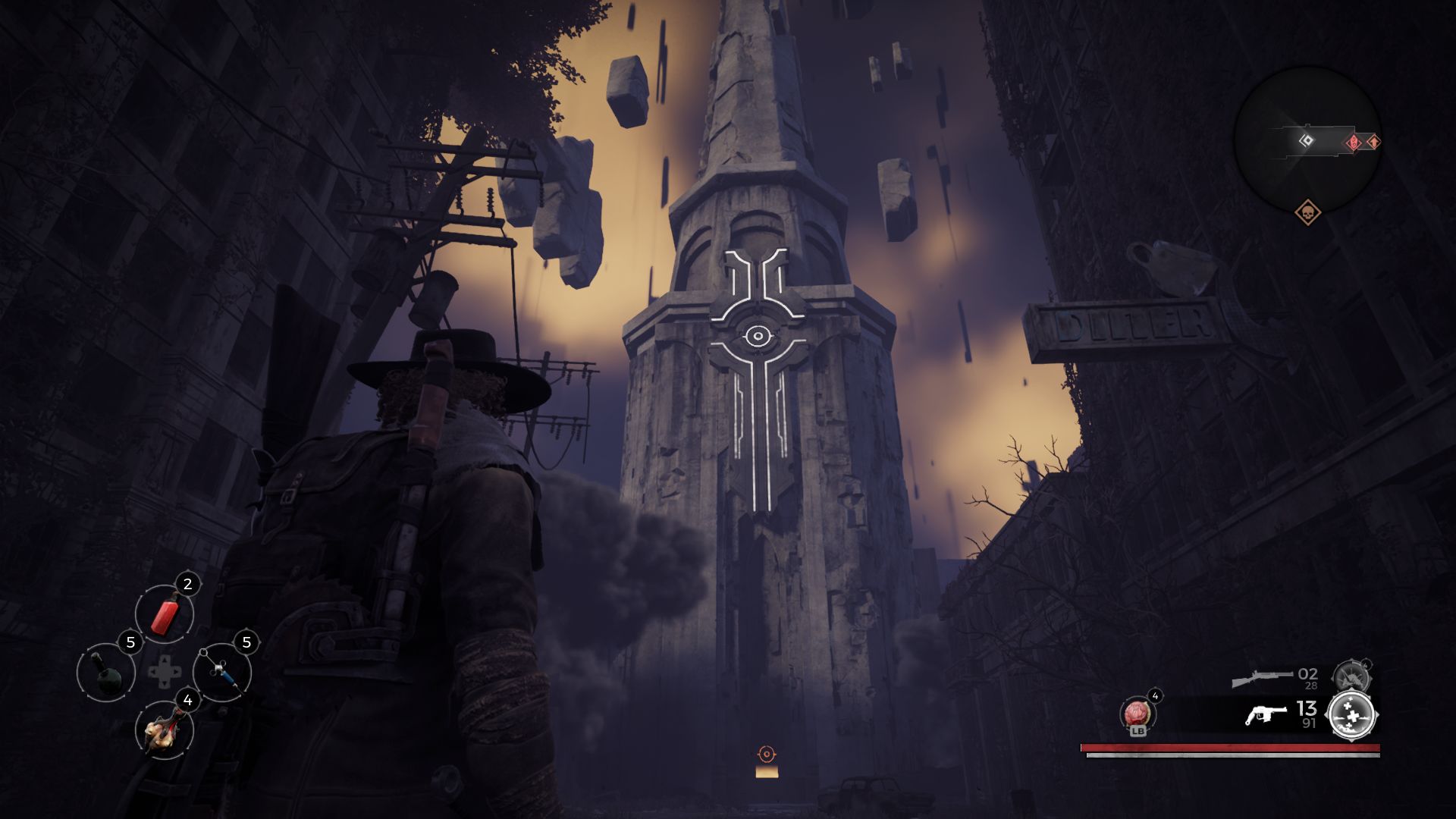Image resolution: width=1456 pixels, height=819 pixels.
Task: Click the dimmed upper weapon mod icon
Action: click(x=1351, y=676)
